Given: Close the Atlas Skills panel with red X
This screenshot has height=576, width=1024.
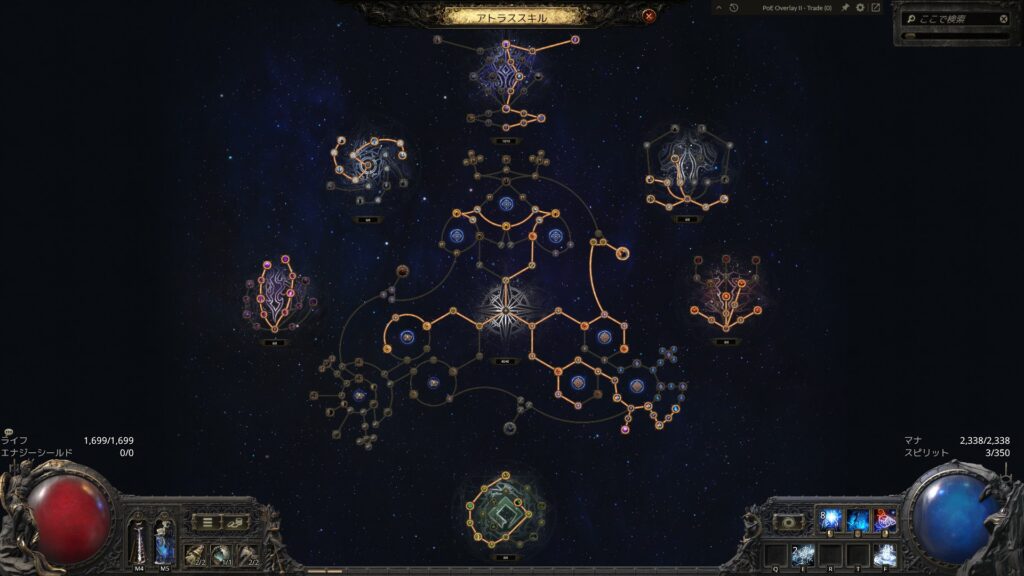Looking at the screenshot, I should [x=649, y=16].
